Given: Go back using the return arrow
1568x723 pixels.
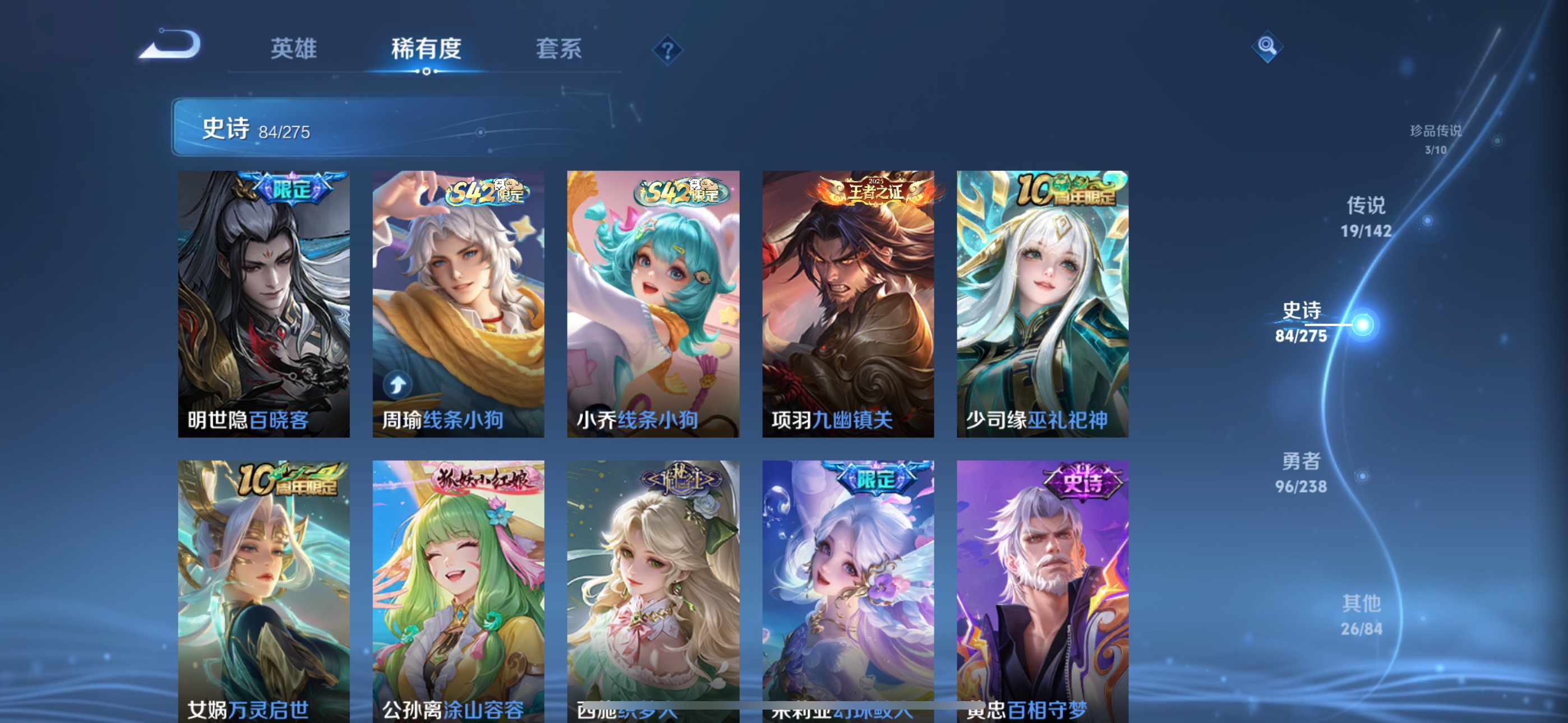Looking at the screenshot, I should 170,45.
